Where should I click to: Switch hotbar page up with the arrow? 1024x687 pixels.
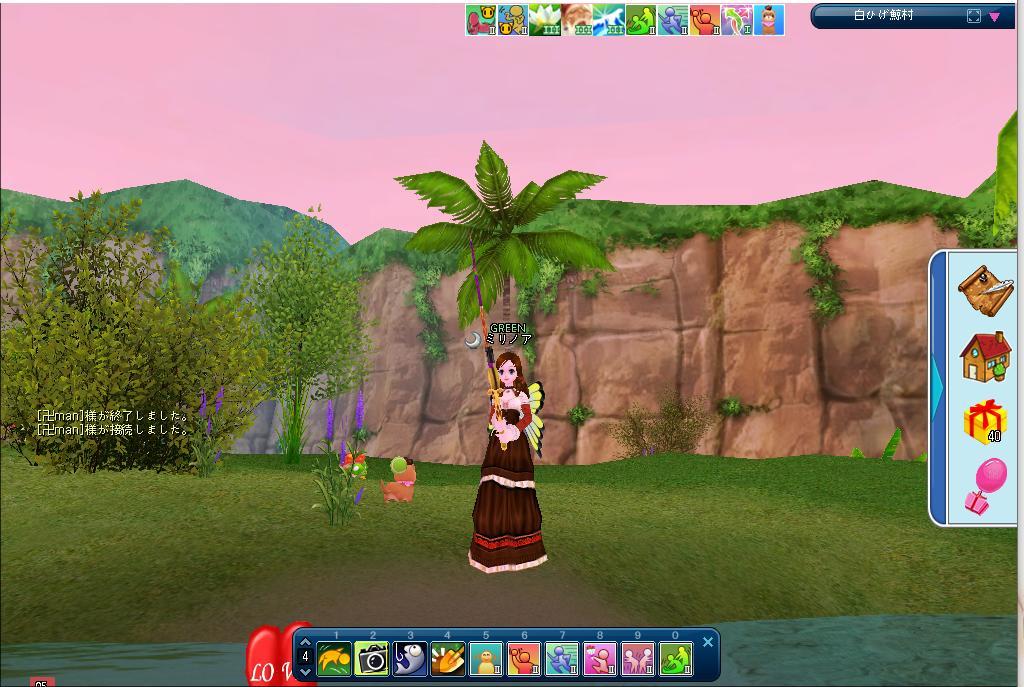tap(306, 642)
